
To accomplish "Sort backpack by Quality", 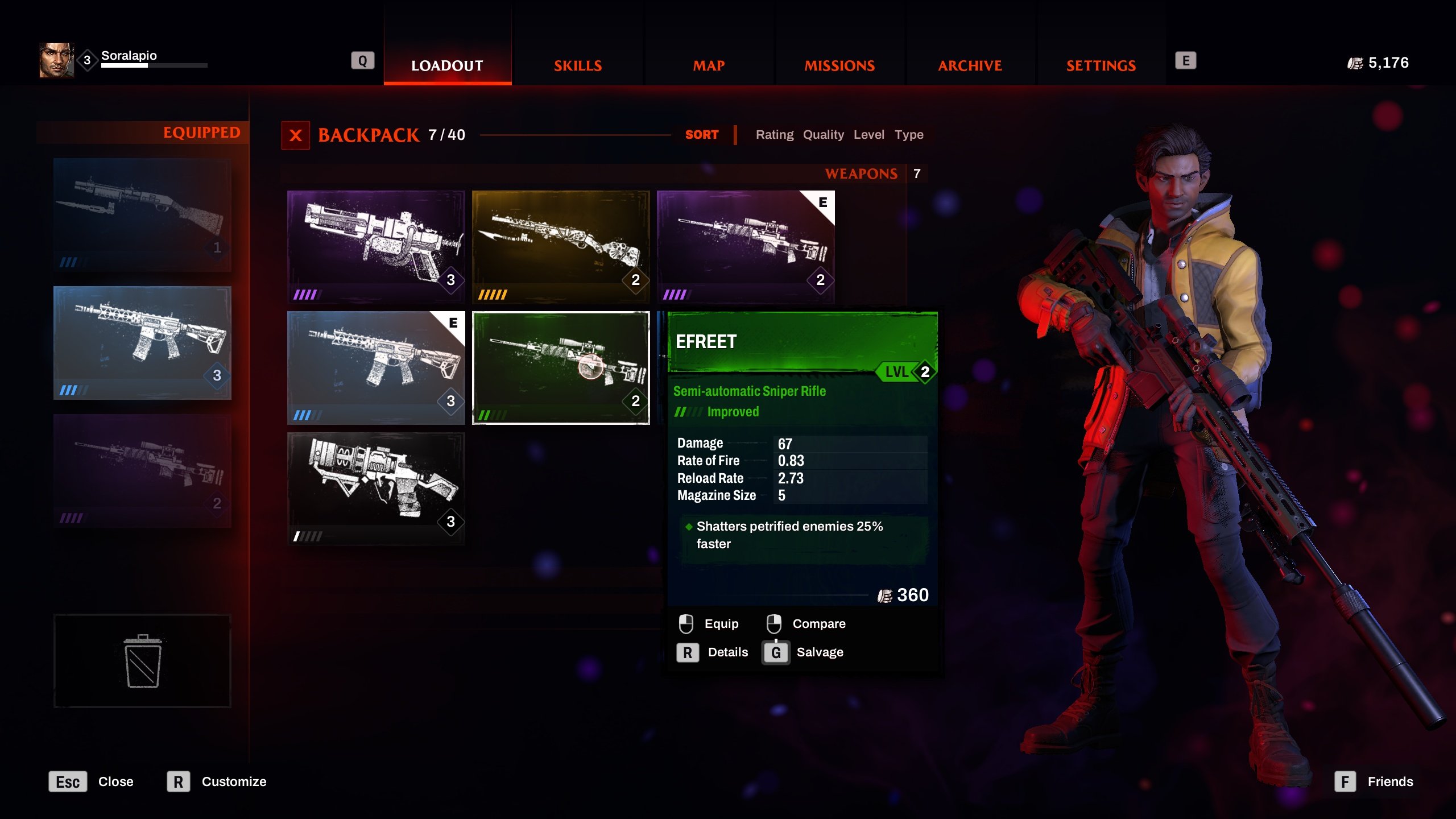I will (x=823, y=135).
